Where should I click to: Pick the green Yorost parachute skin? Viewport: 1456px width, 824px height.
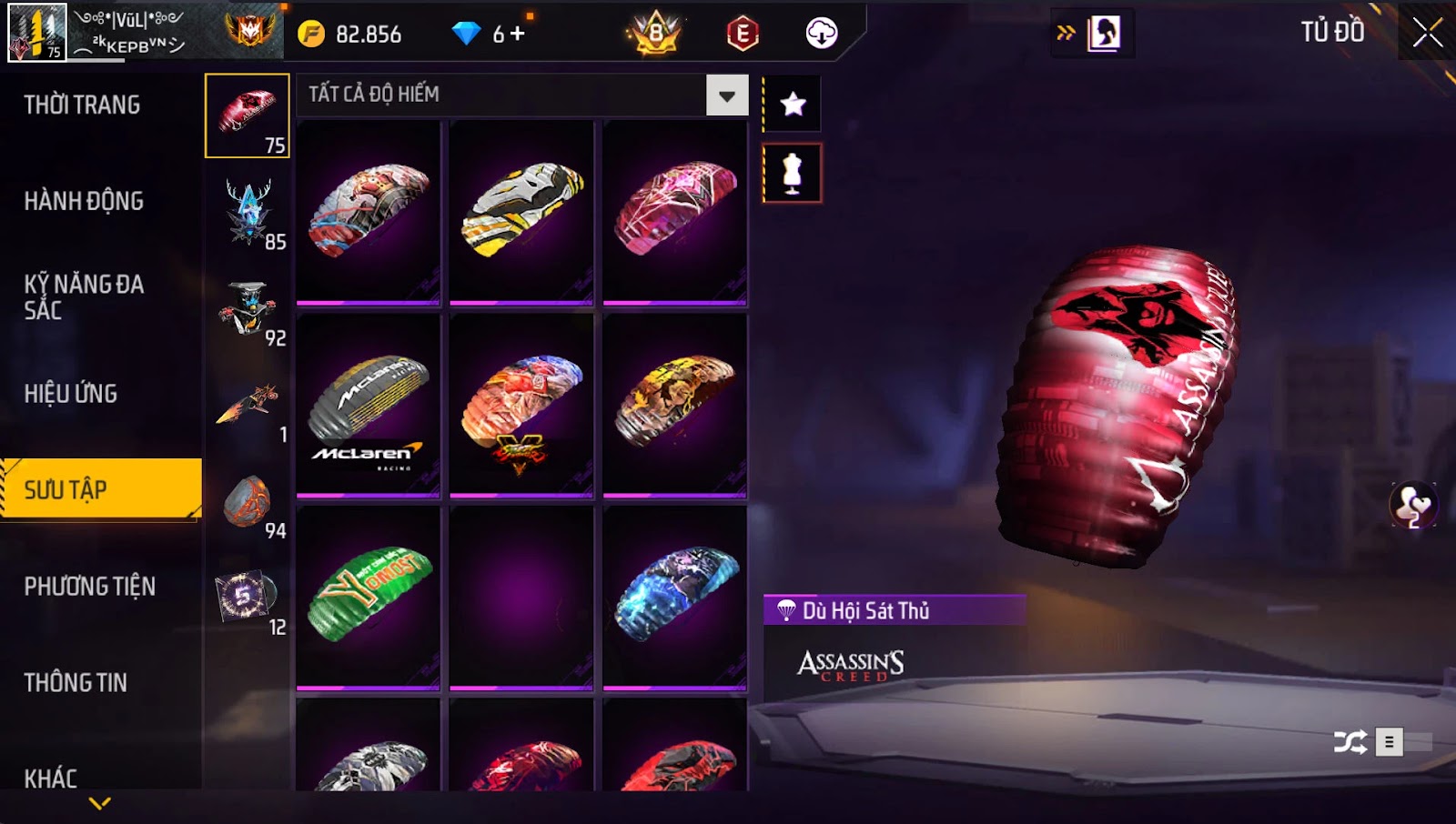pyautogui.click(x=368, y=597)
